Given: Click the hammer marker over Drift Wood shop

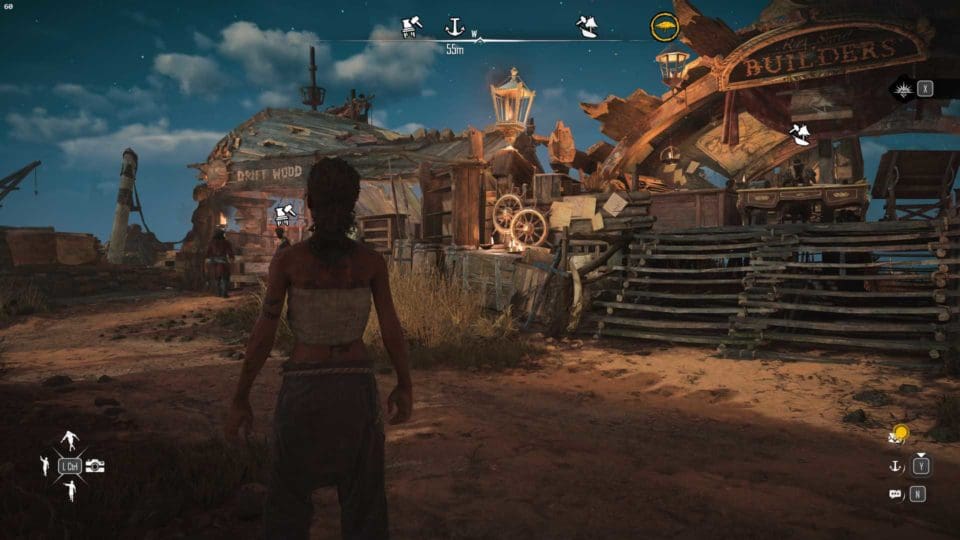Looking at the screenshot, I should 283,213.
